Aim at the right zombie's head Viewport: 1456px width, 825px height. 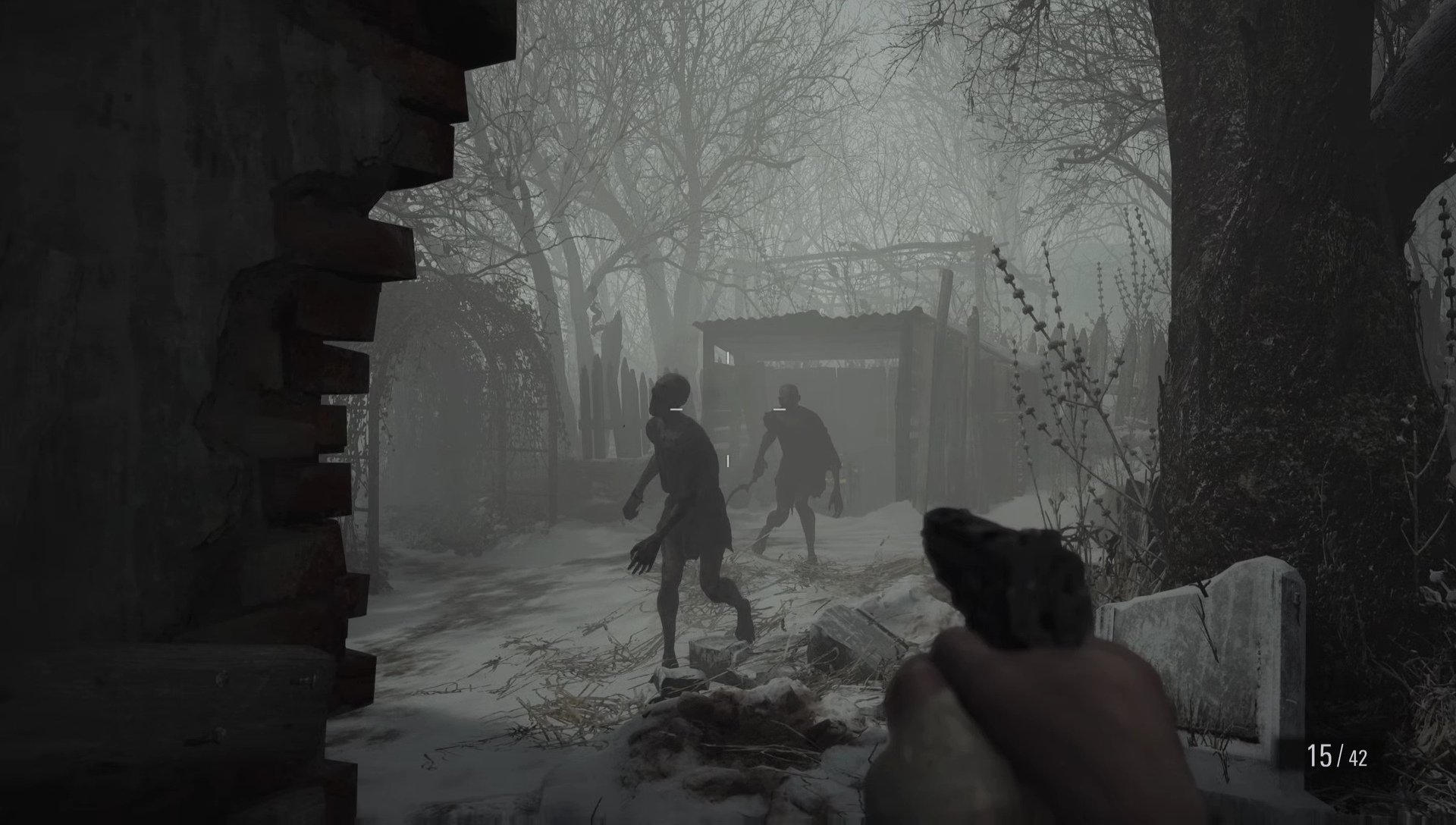pos(789,392)
